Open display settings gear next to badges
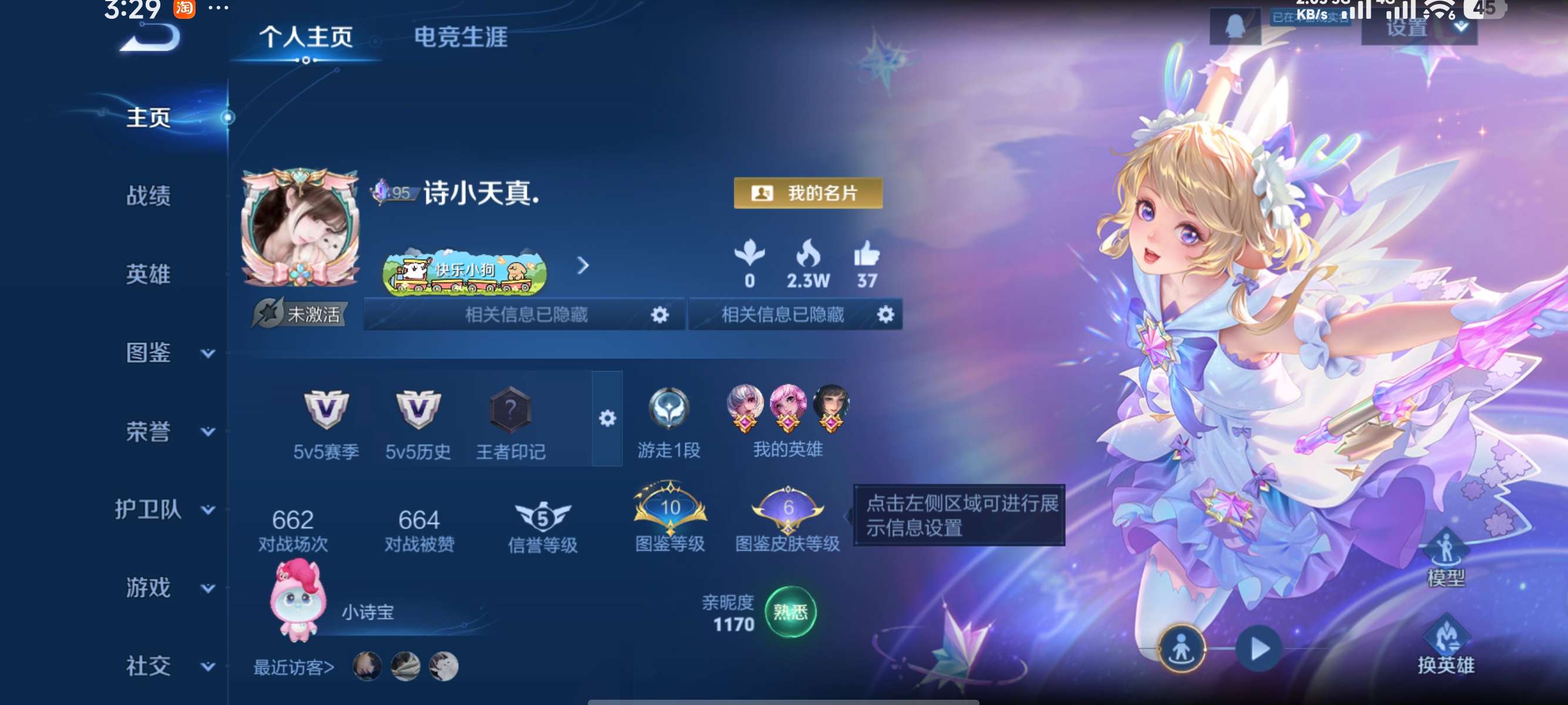The height and width of the screenshot is (705, 1568). coord(607,419)
